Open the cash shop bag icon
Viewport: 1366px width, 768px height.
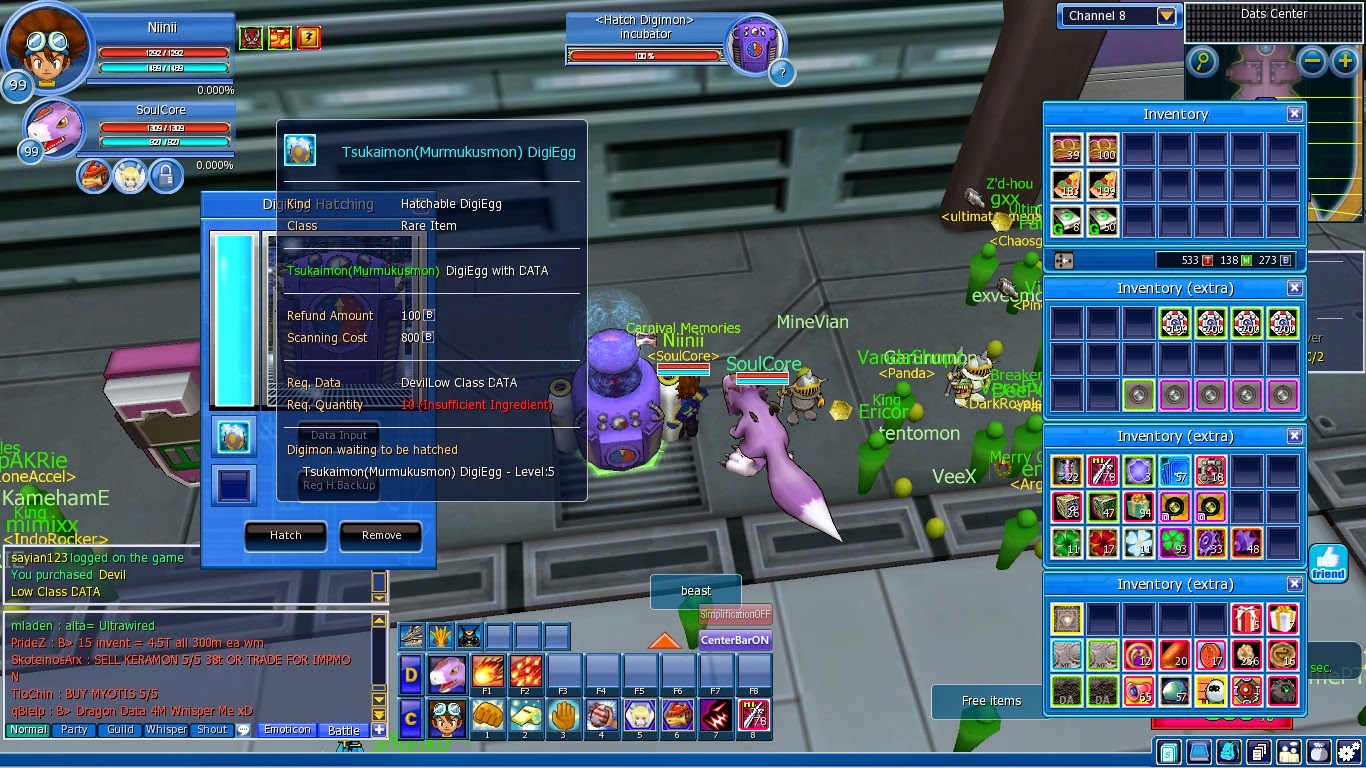coord(1320,752)
